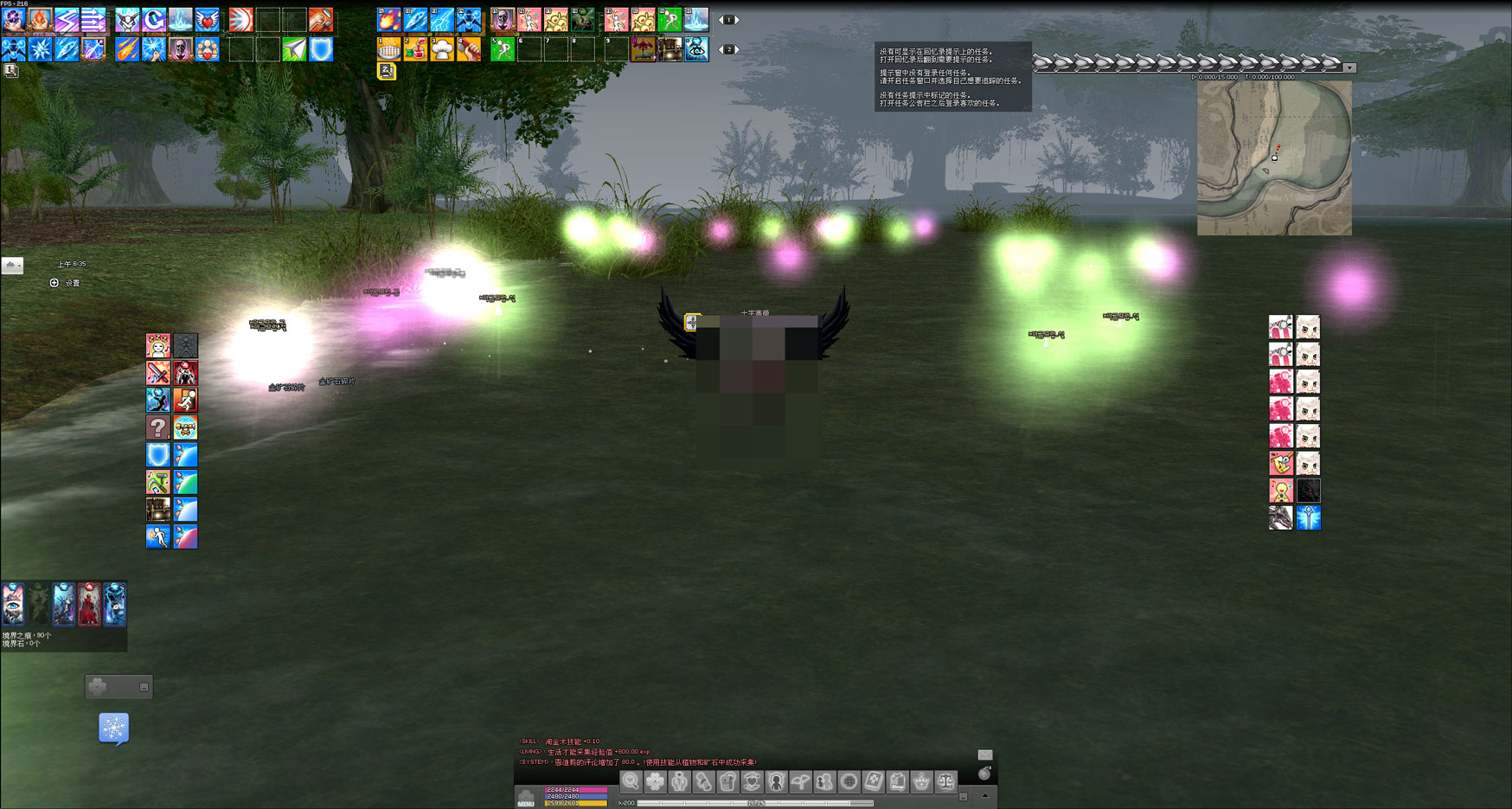Image resolution: width=1512 pixels, height=809 pixels.
Task: Switch to hotbar tab 1
Action: point(727,18)
